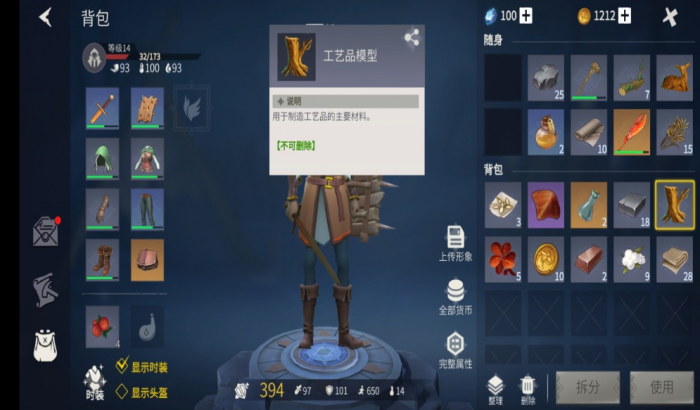
Task: Select the equipped sword slot
Action: point(102,107)
